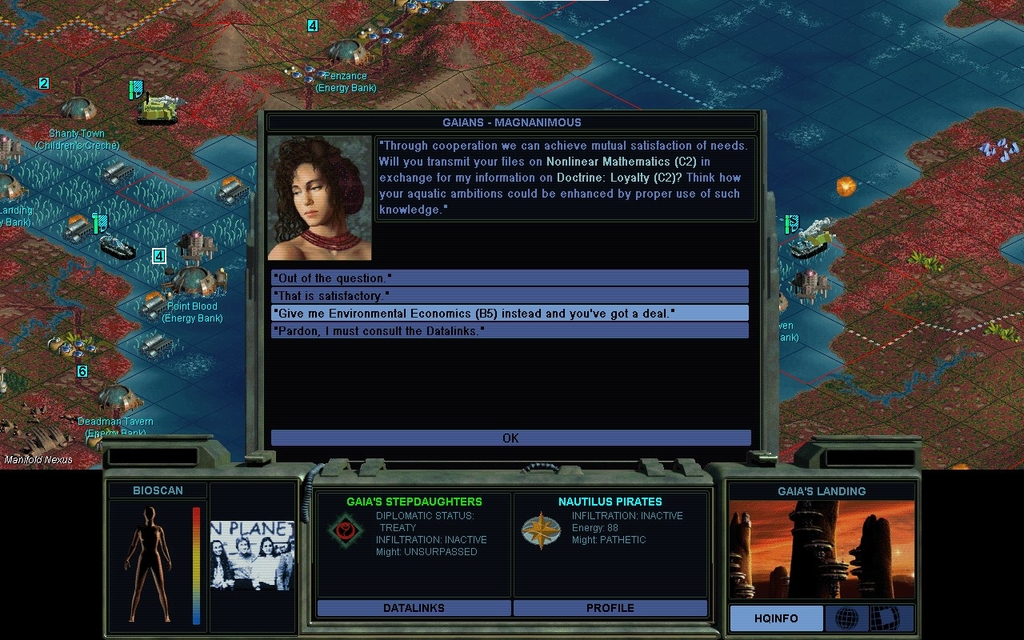Viewport: 1024px width, 640px height.
Task: Click the Gaians leader portrait
Action: [320, 198]
